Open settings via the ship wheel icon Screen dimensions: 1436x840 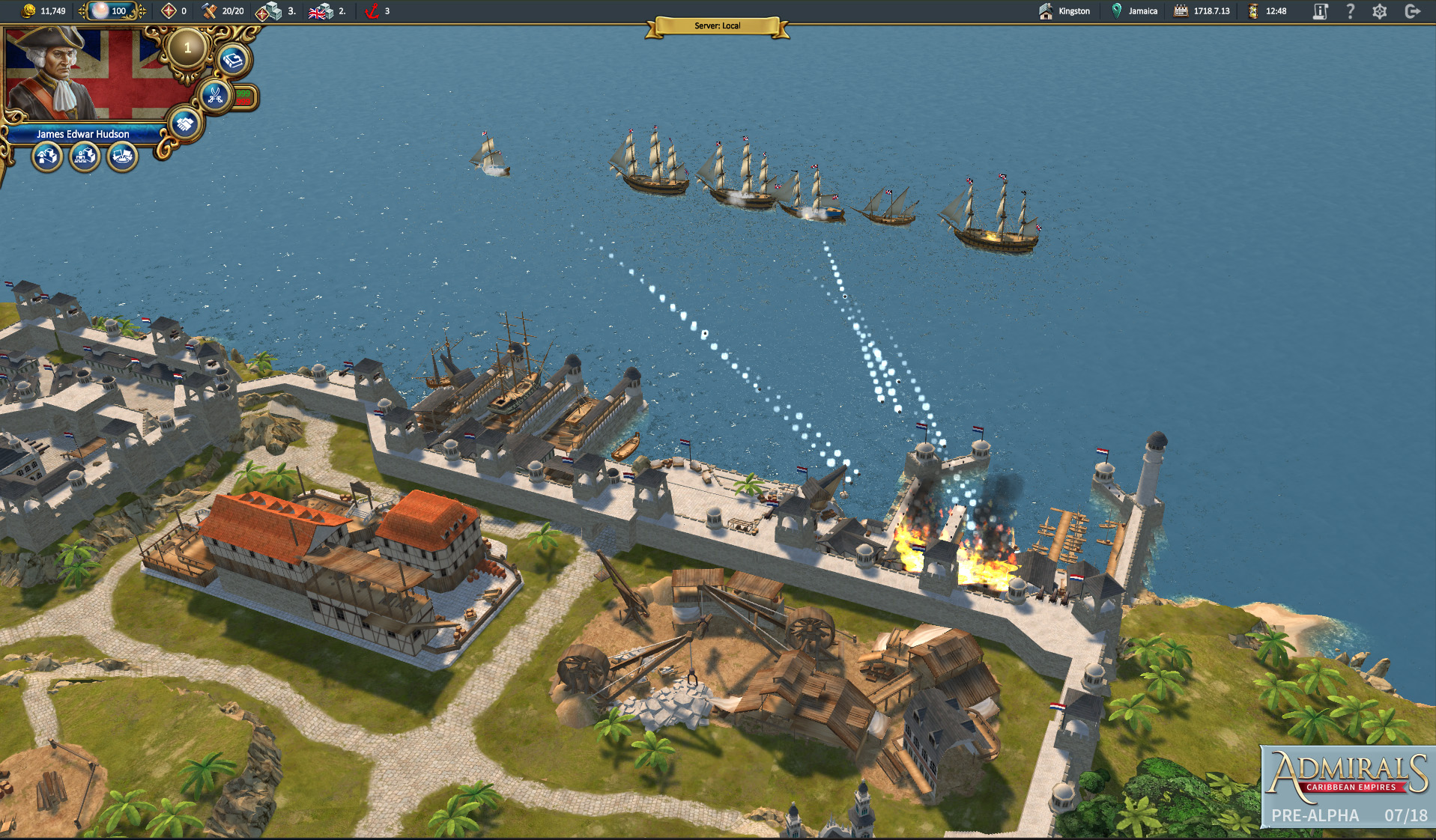coord(1380,11)
